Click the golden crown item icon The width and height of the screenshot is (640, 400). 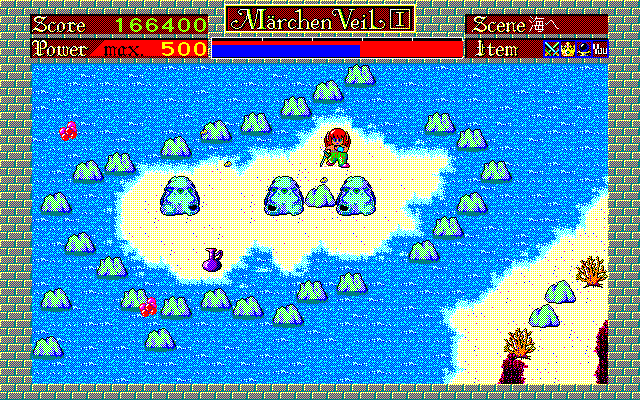tap(566, 48)
